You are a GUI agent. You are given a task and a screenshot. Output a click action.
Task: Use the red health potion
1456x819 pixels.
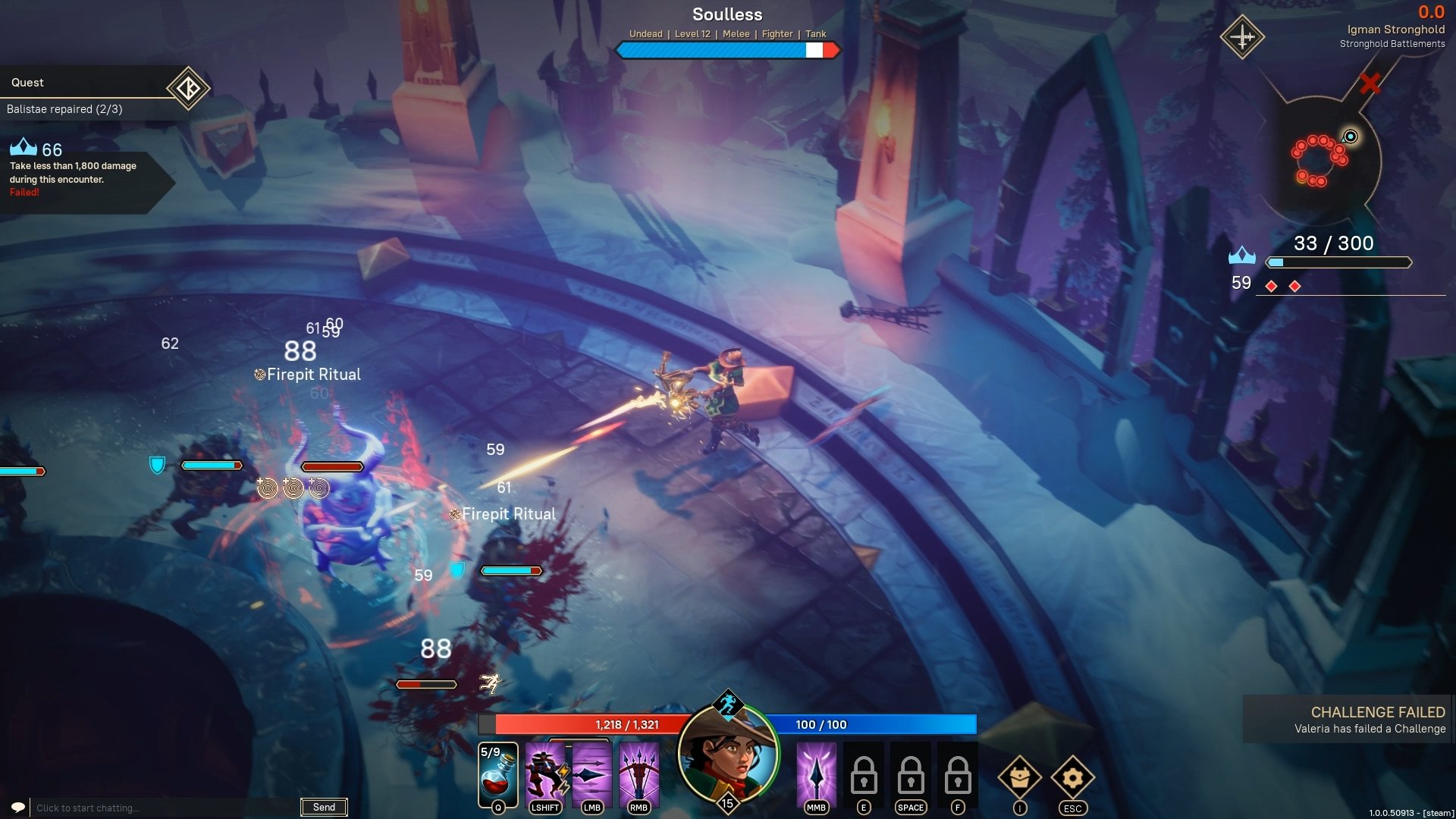pyautogui.click(x=497, y=775)
